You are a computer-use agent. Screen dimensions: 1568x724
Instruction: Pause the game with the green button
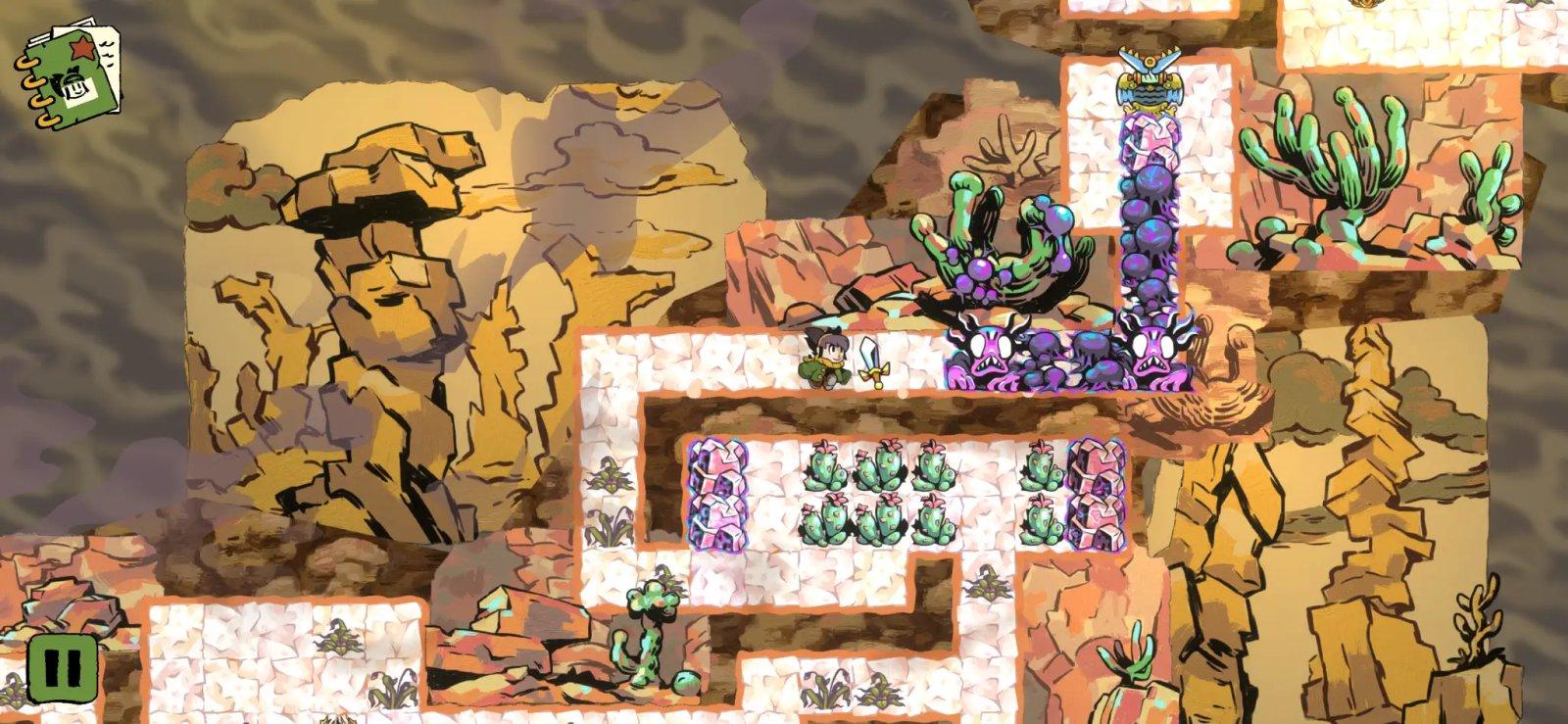coord(62,669)
